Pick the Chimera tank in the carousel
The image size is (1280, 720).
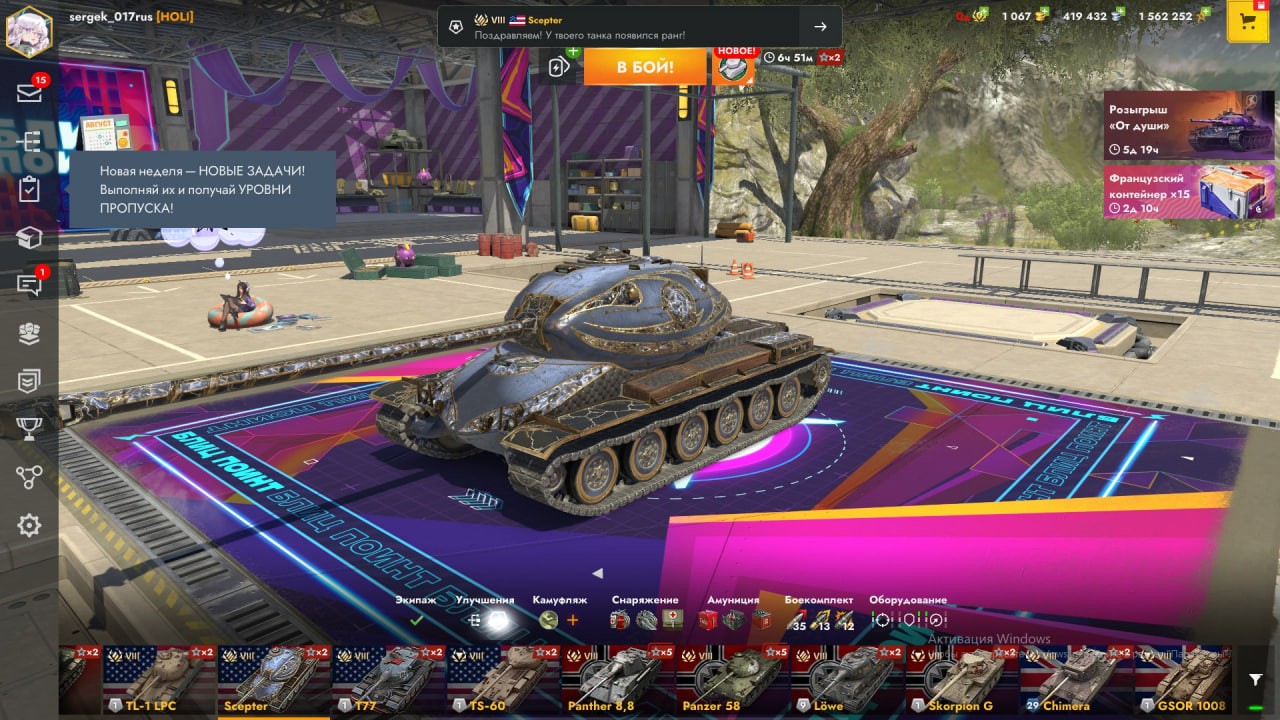click(1076, 680)
